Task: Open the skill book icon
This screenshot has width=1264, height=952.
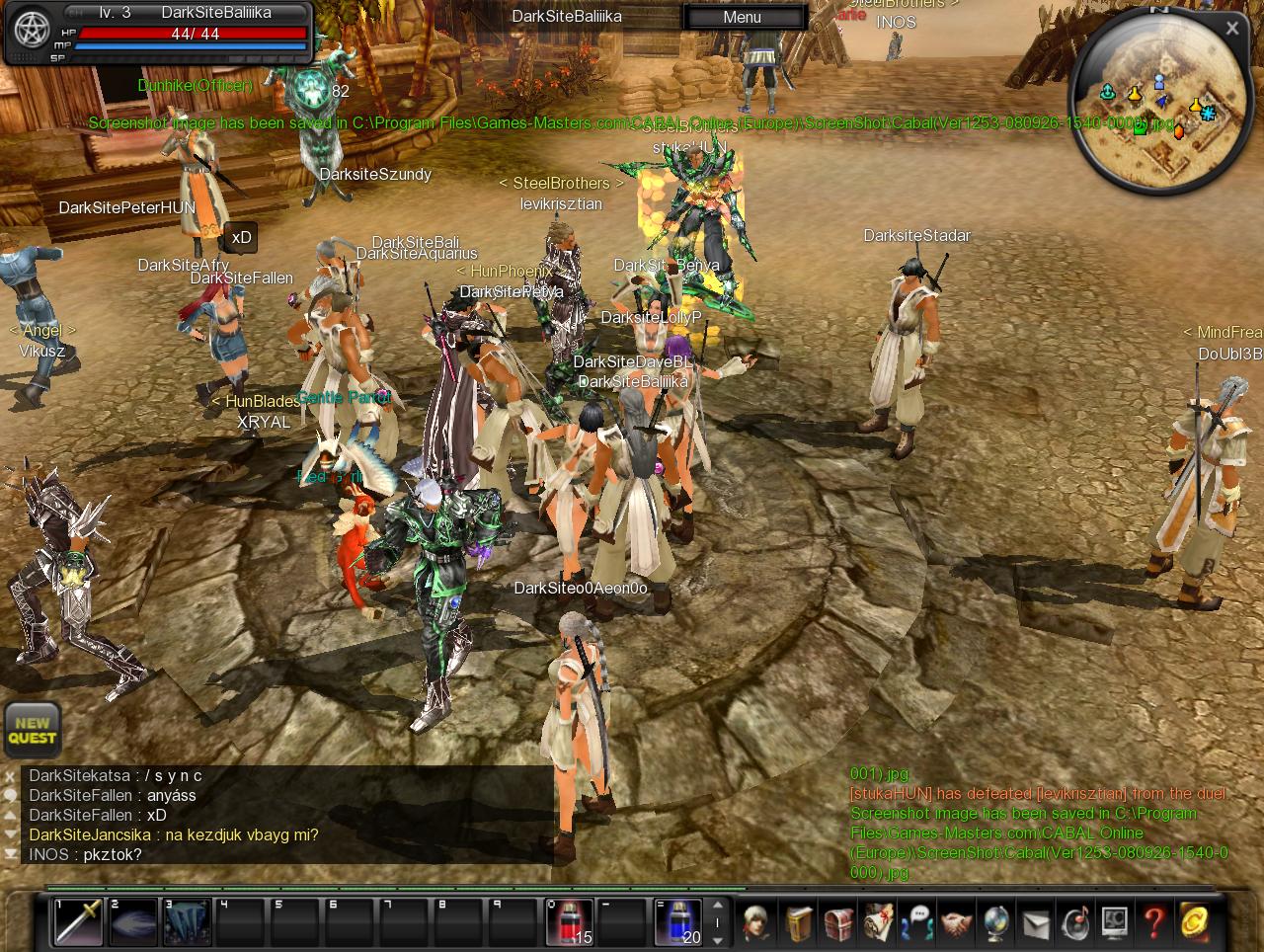Action: 799,923
